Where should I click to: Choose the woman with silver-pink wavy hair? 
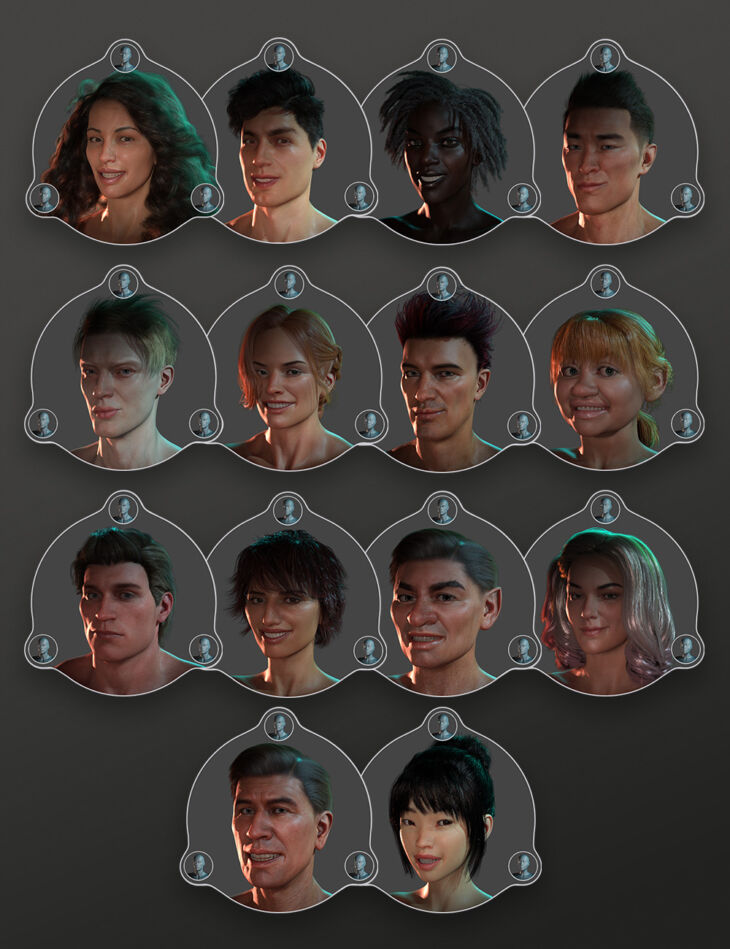604,605
